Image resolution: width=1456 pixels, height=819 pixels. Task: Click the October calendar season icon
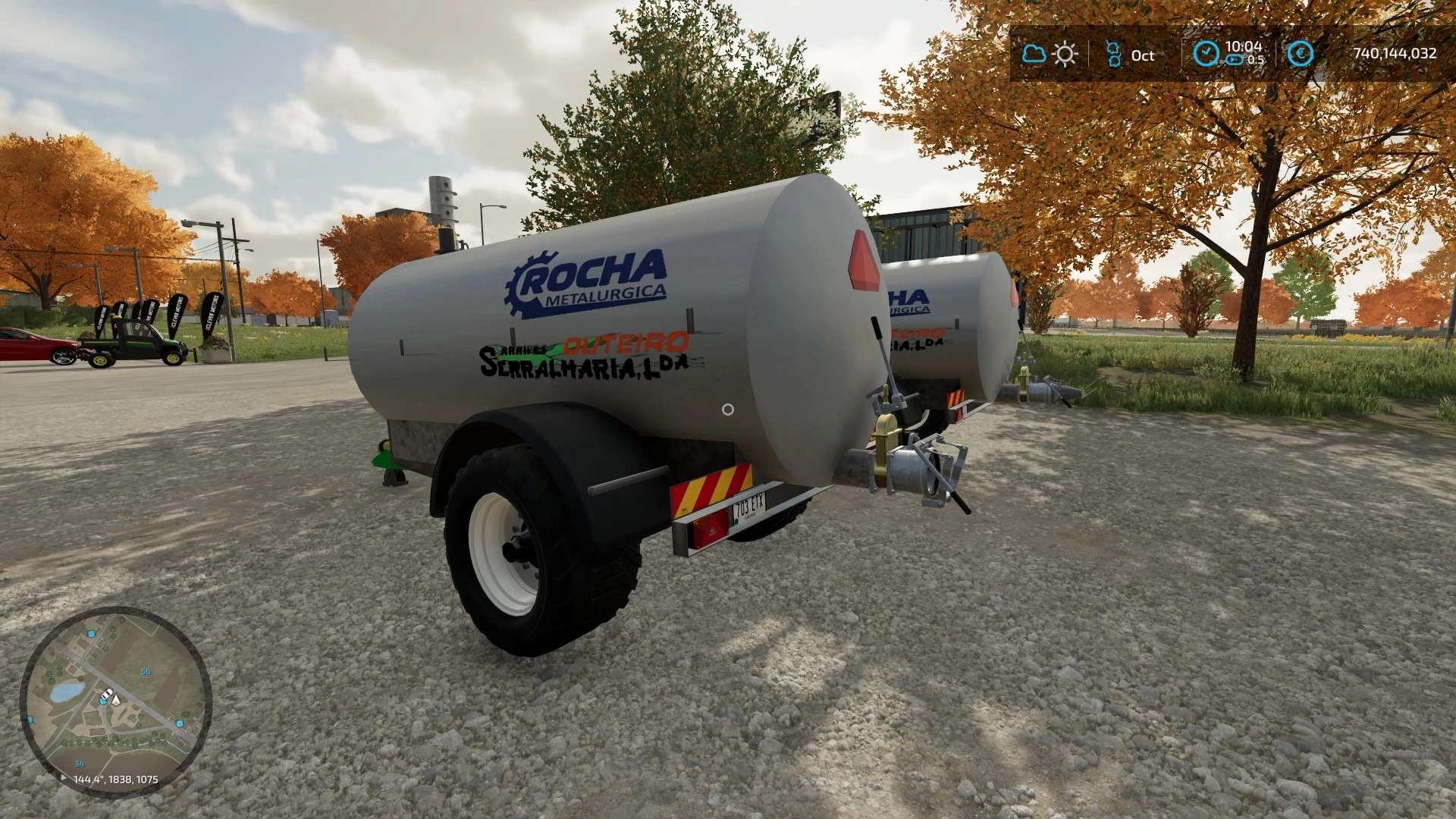pos(1113,55)
